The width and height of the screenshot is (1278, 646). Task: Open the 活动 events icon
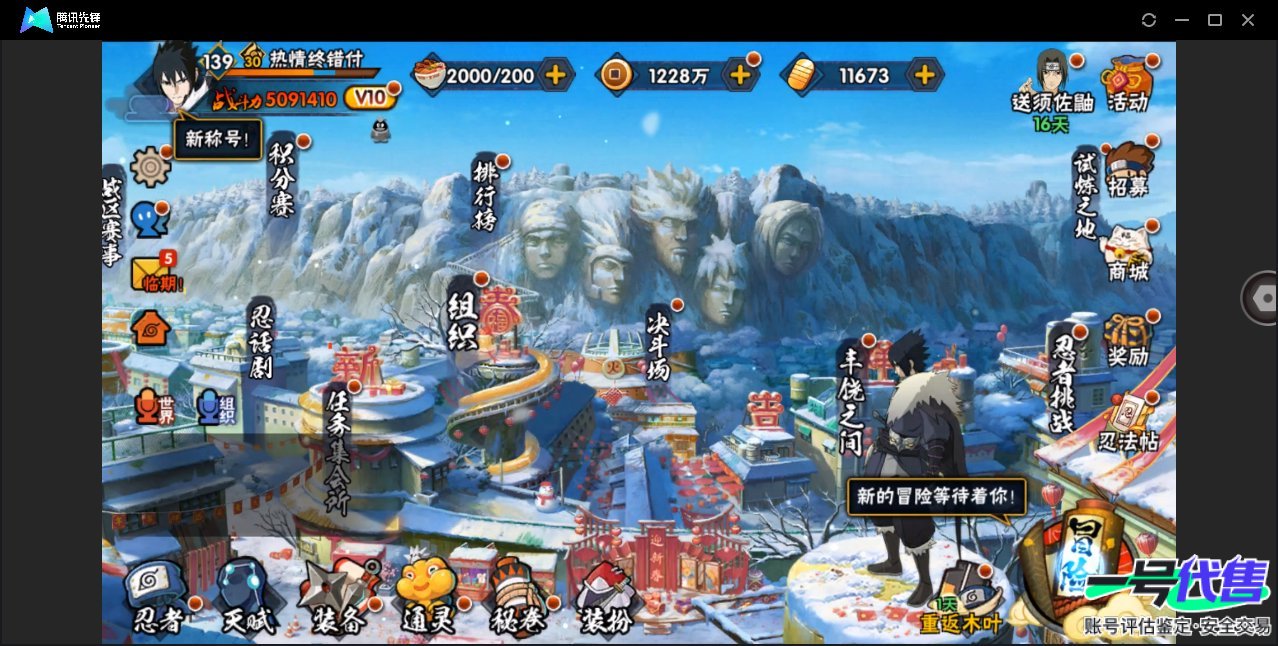click(1127, 83)
